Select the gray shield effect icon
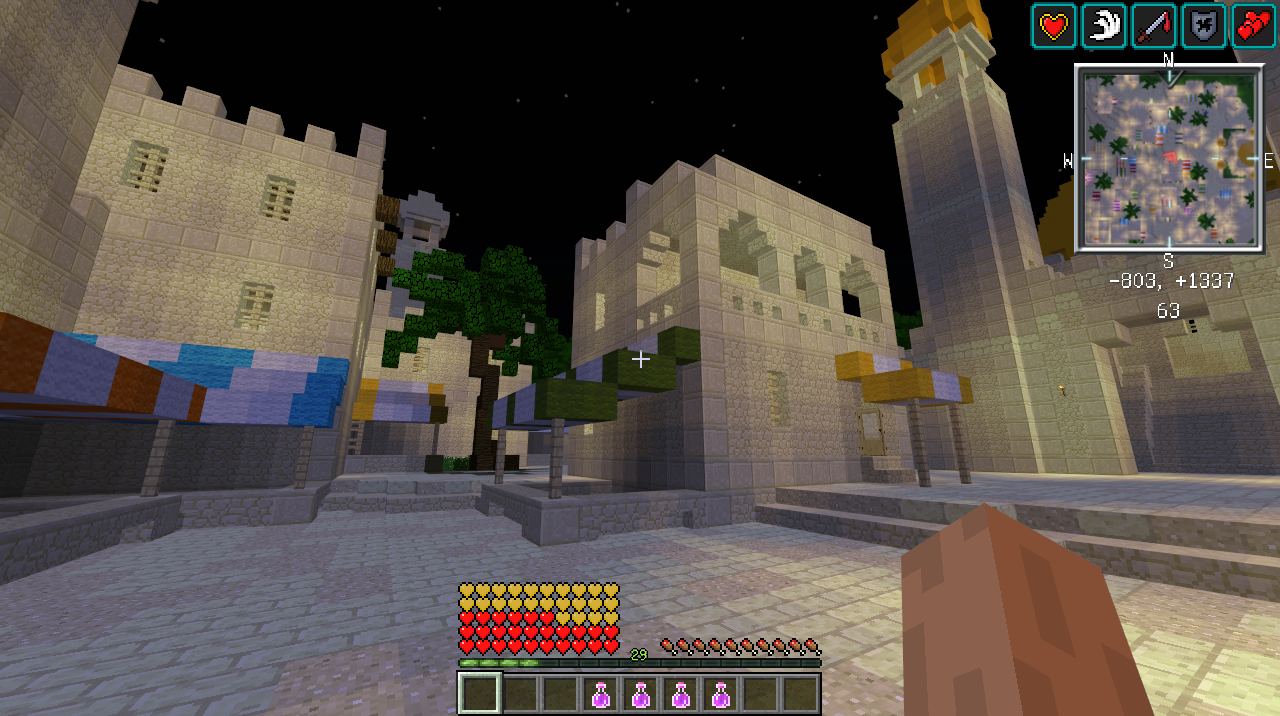Viewport: 1280px width, 716px height. pyautogui.click(x=1203, y=26)
